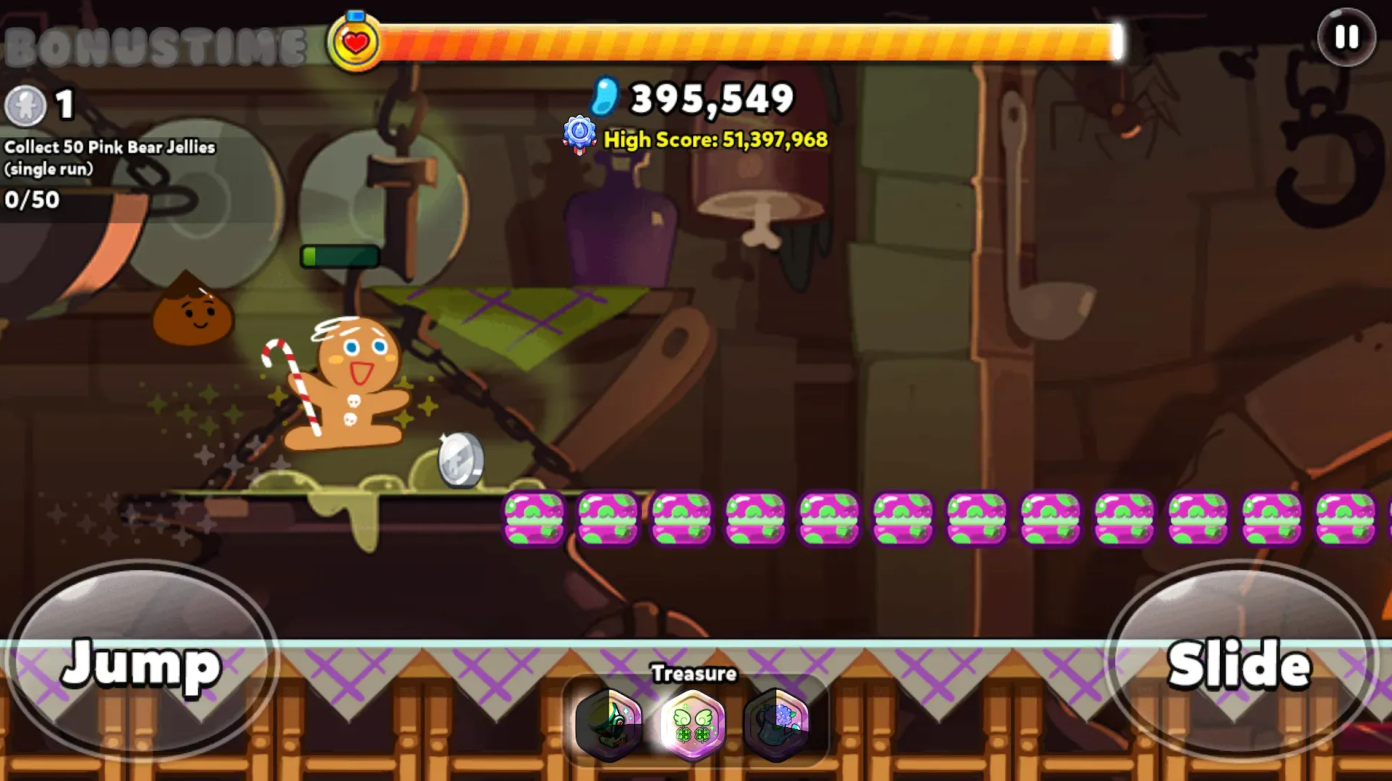This screenshot has width=1392, height=781.
Task: Open the Treasure panel label
Action: coord(694,674)
